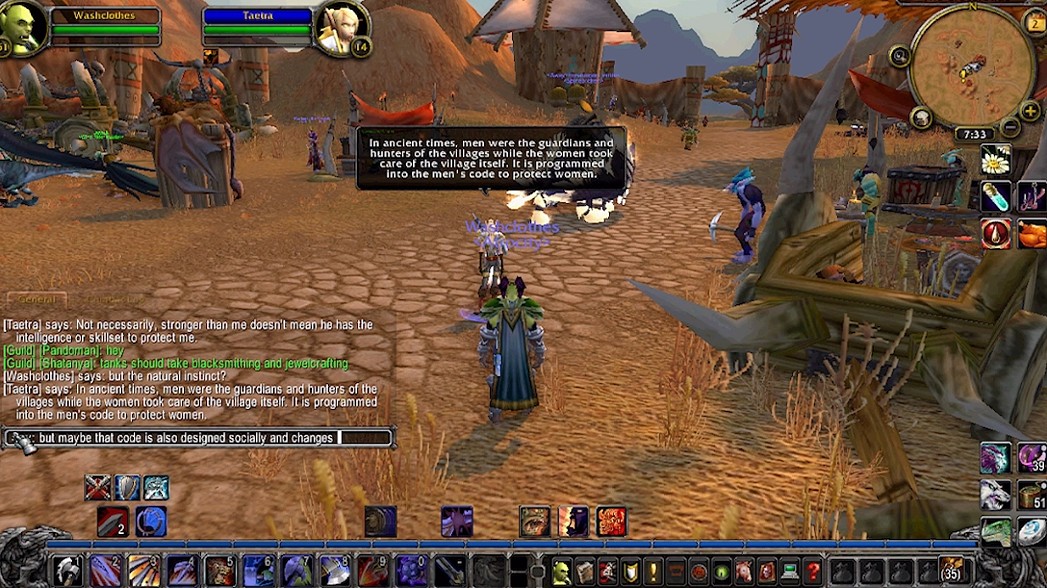
Task: Open the game clock showing 7:33
Action: pyautogui.click(x=974, y=134)
